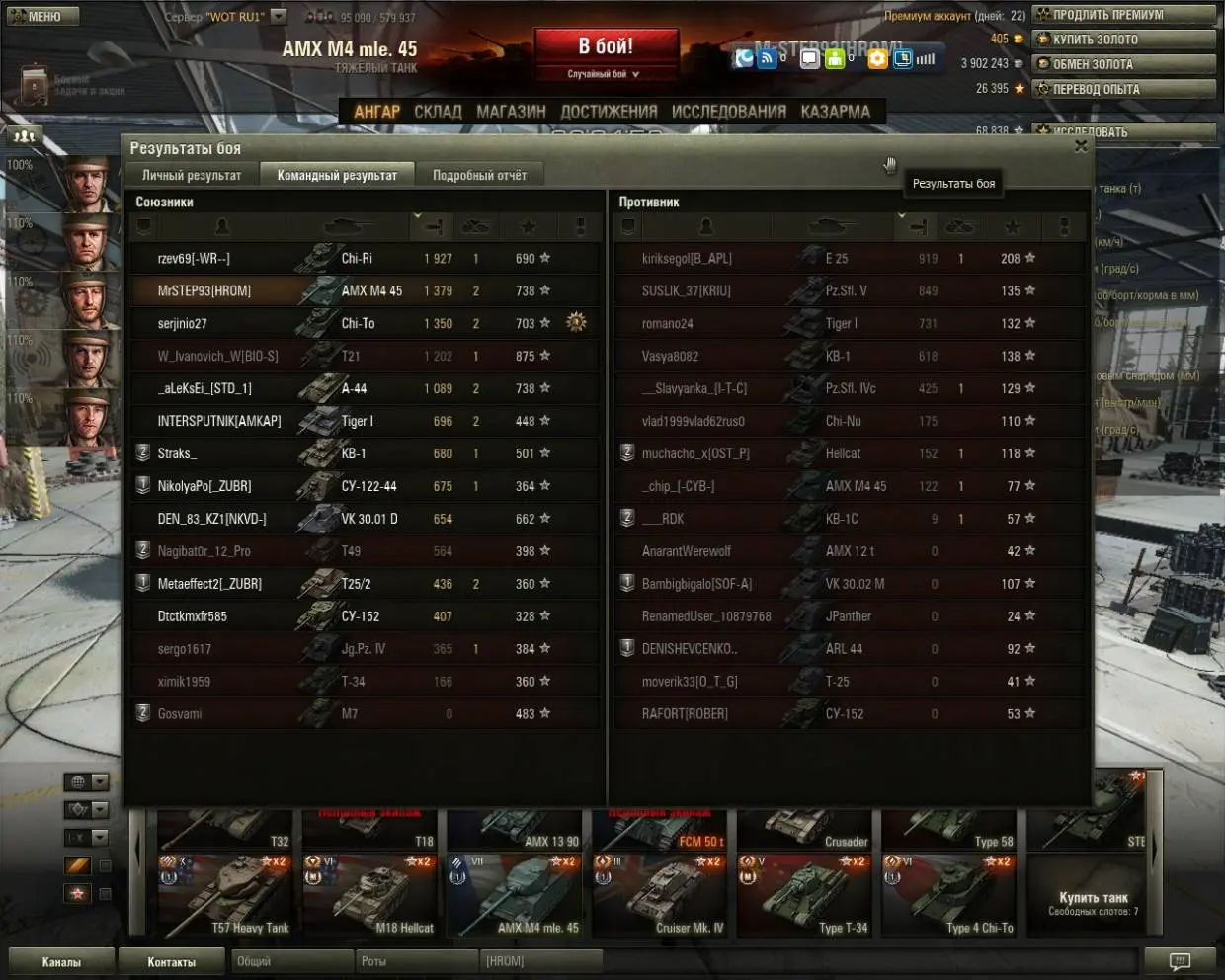Select the Командный результат tab
The image size is (1225, 980).
pyautogui.click(x=337, y=175)
